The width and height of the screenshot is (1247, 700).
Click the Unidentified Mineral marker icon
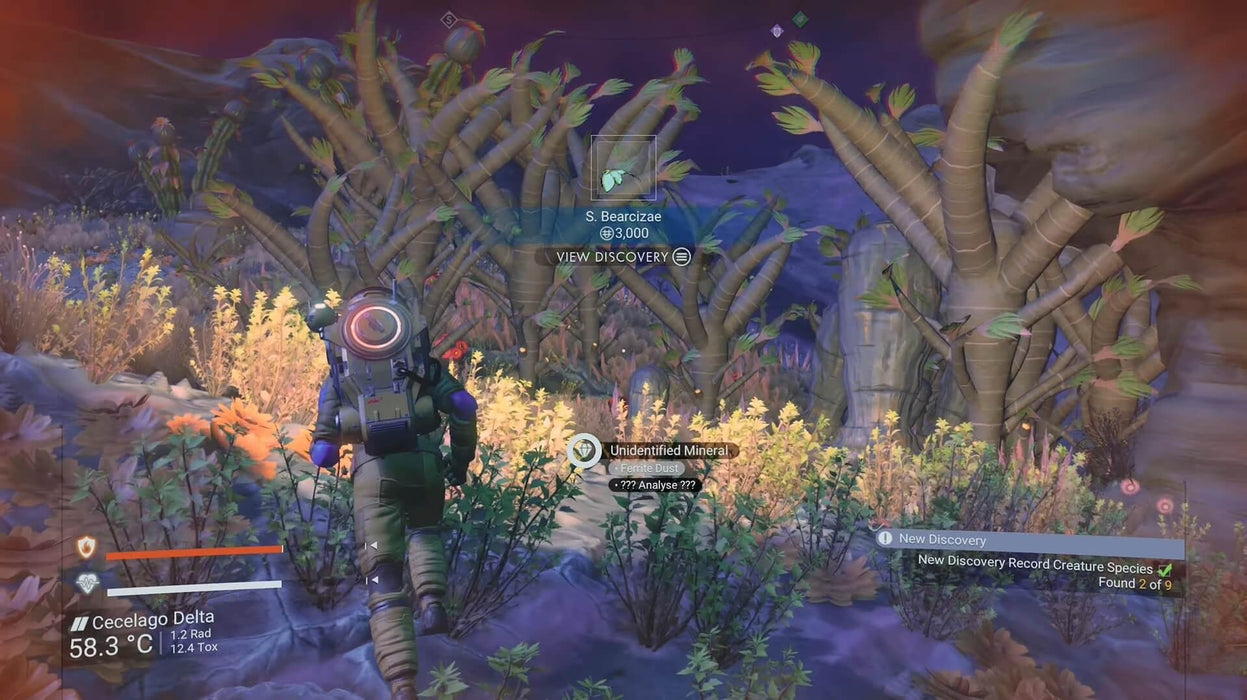(x=583, y=451)
